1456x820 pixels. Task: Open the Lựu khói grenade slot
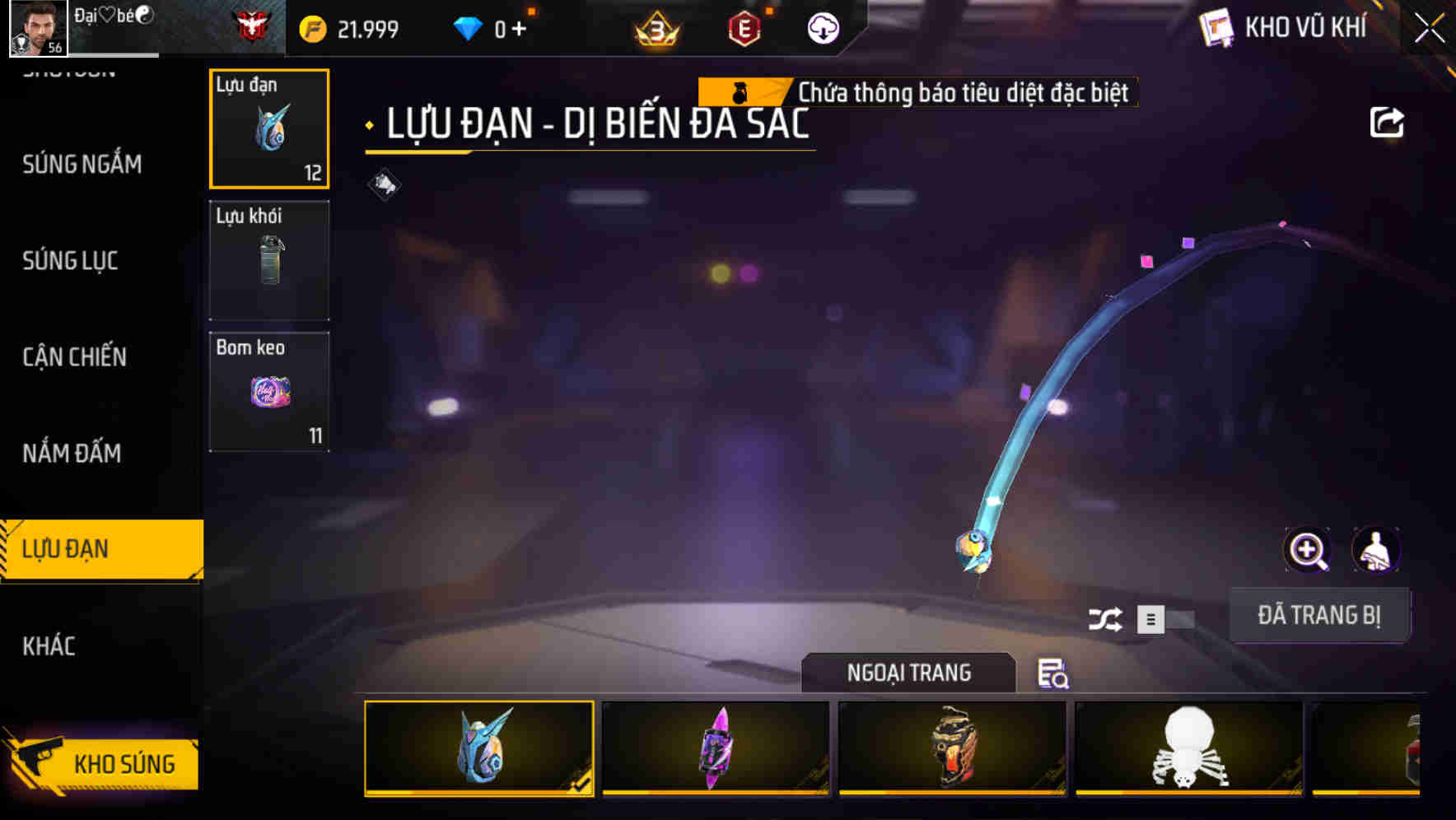click(x=269, y=259)
